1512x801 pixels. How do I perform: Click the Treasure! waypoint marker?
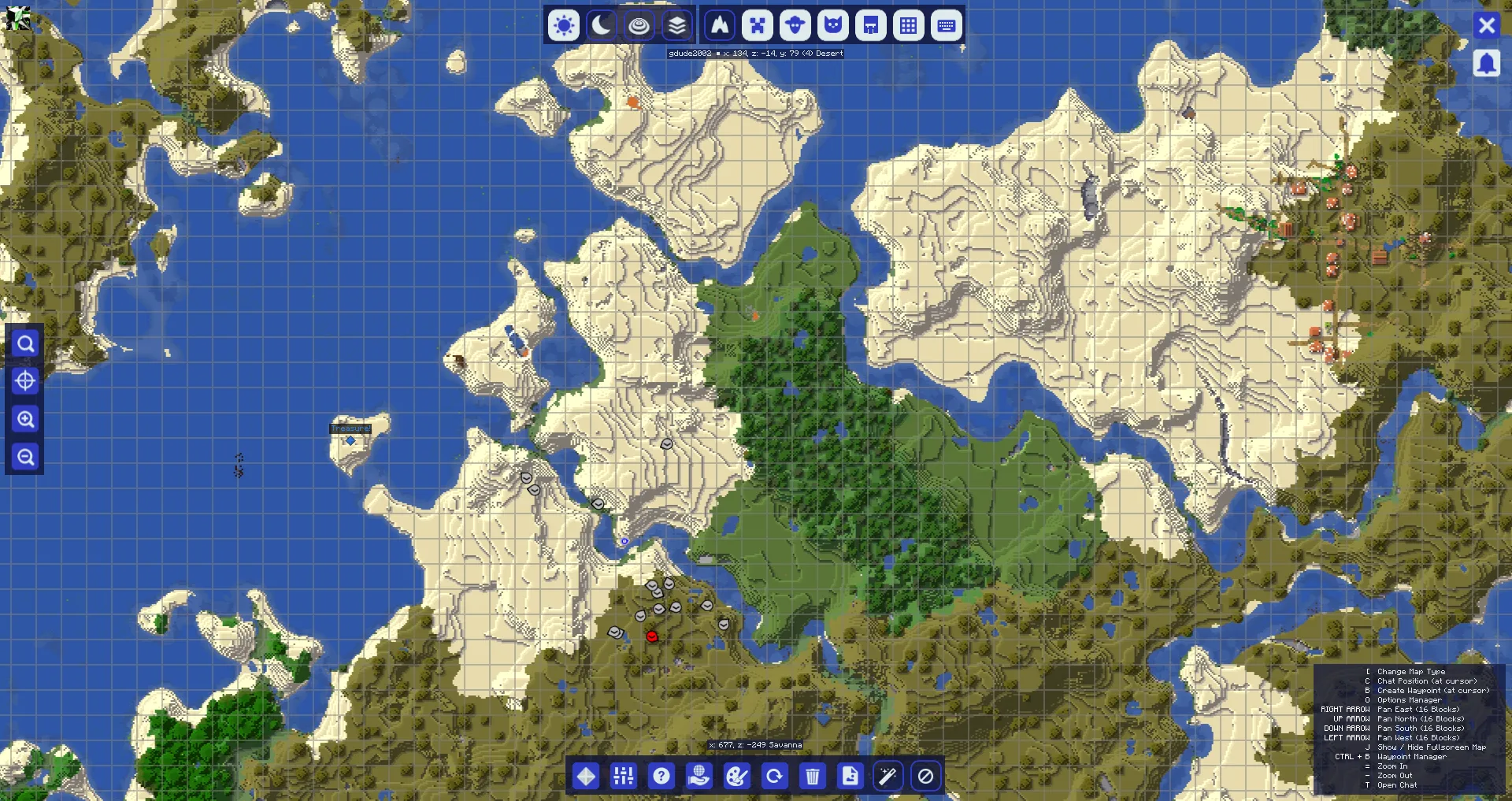point(350,441)
